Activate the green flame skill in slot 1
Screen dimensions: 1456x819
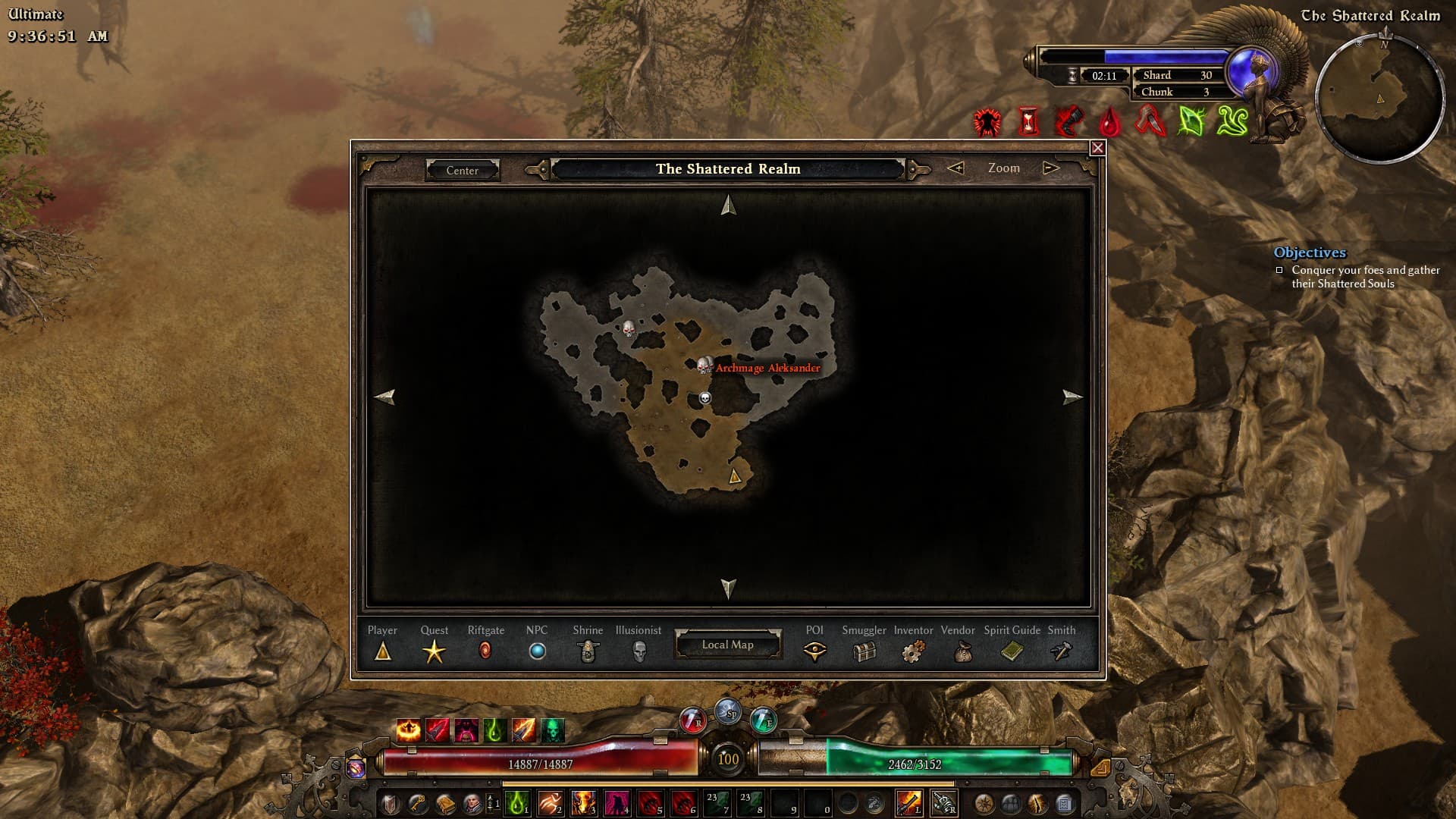517,802
